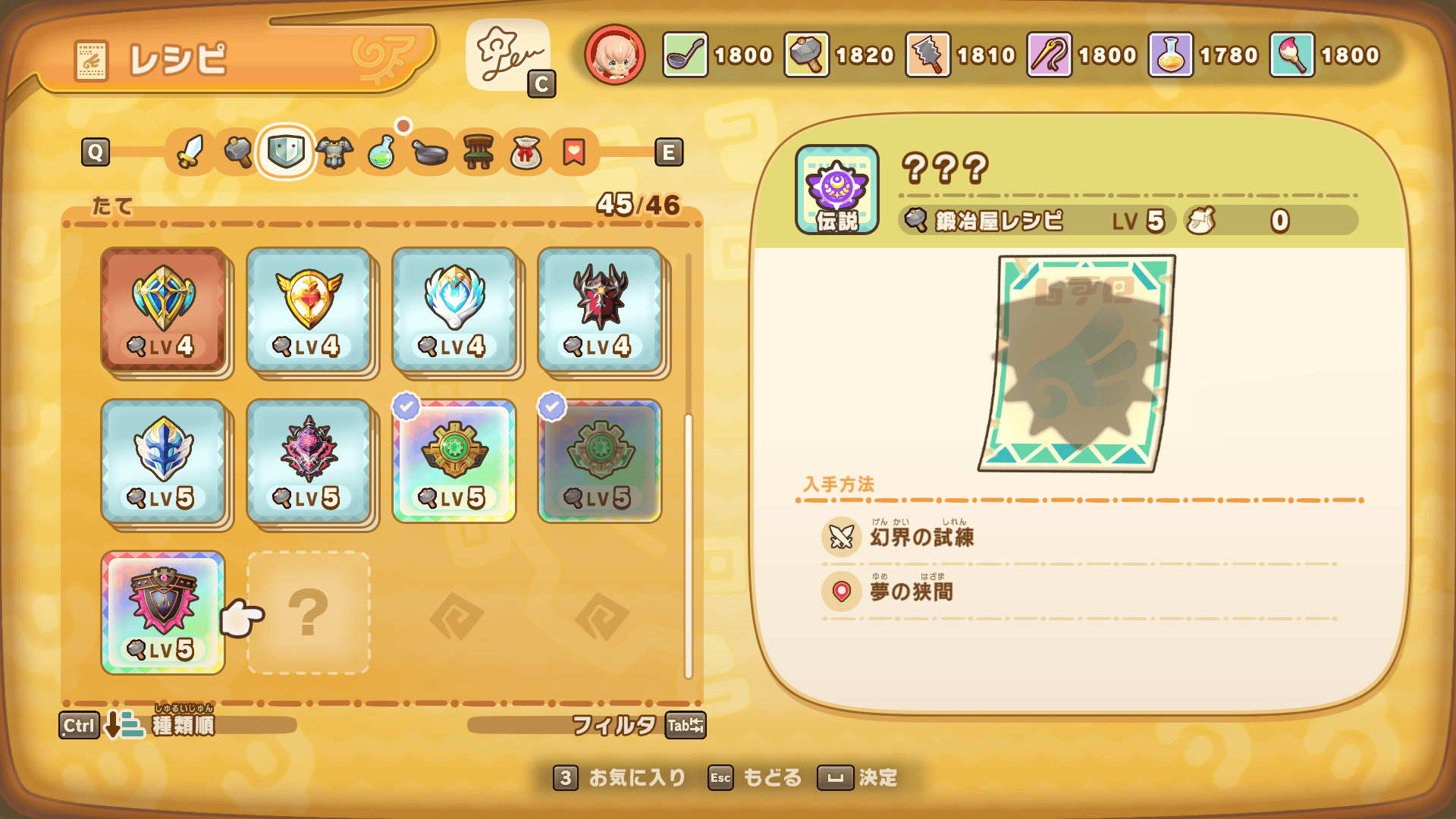The width and height of the screenshot is (1456, 819).
Task: Select the shield recipe category tab
Action: (286, 152)
